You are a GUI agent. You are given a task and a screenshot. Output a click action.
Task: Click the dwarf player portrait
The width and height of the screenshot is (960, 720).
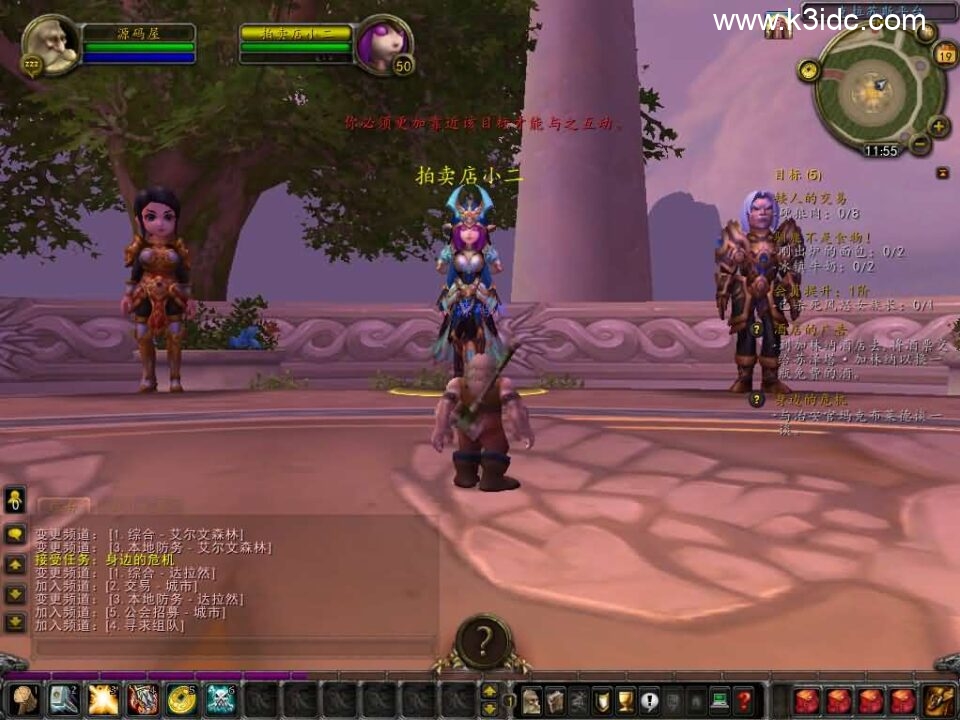[x=50, y=45]
